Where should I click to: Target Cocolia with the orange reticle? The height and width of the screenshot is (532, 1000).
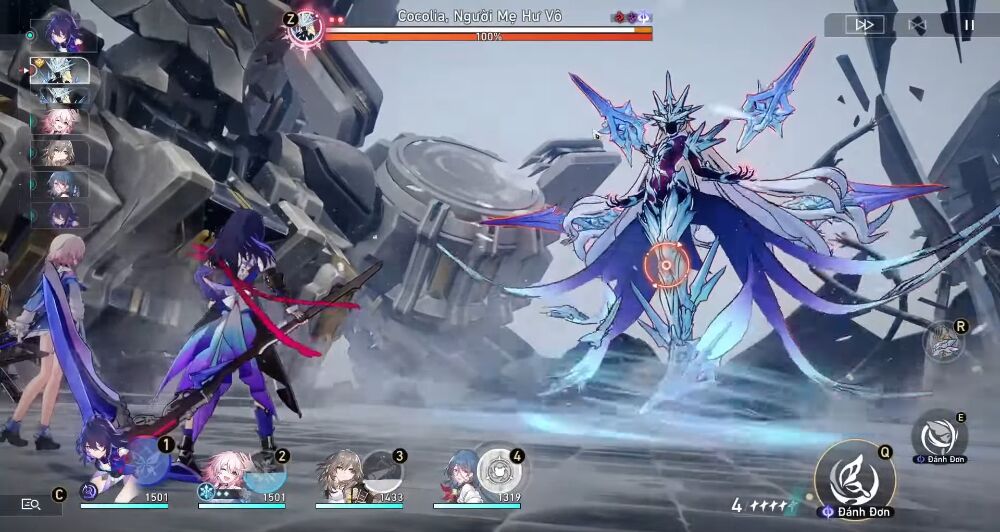pyautogui.click(x=665, y=265)
